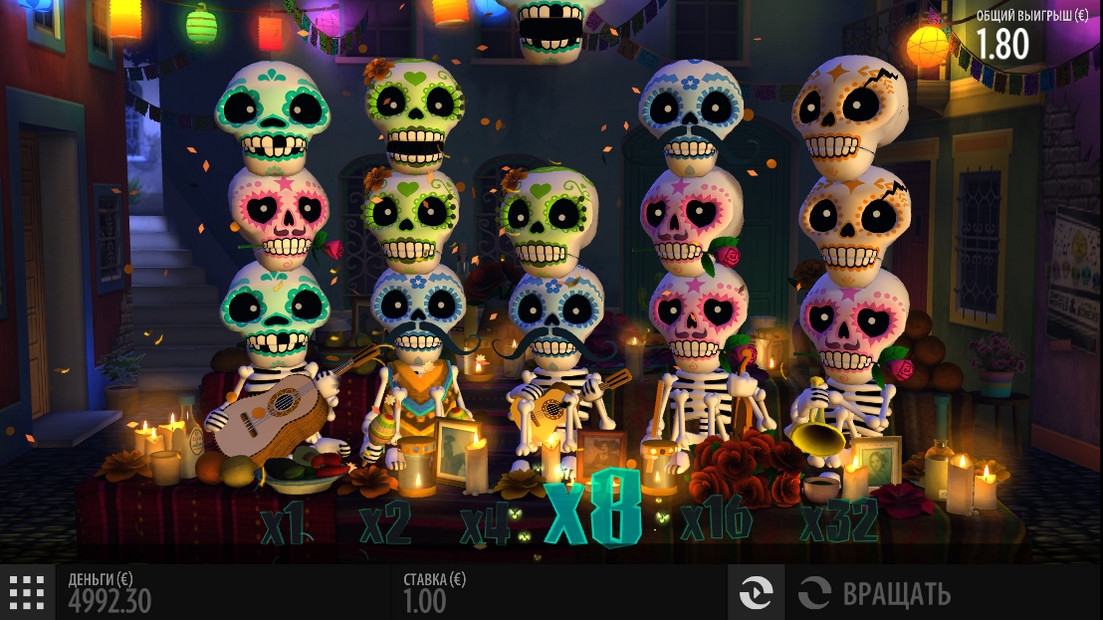The width and height of the screenshot is (1103, 620).
Task: Open the СТАВКА bet selector
Action: click(434, 592)
